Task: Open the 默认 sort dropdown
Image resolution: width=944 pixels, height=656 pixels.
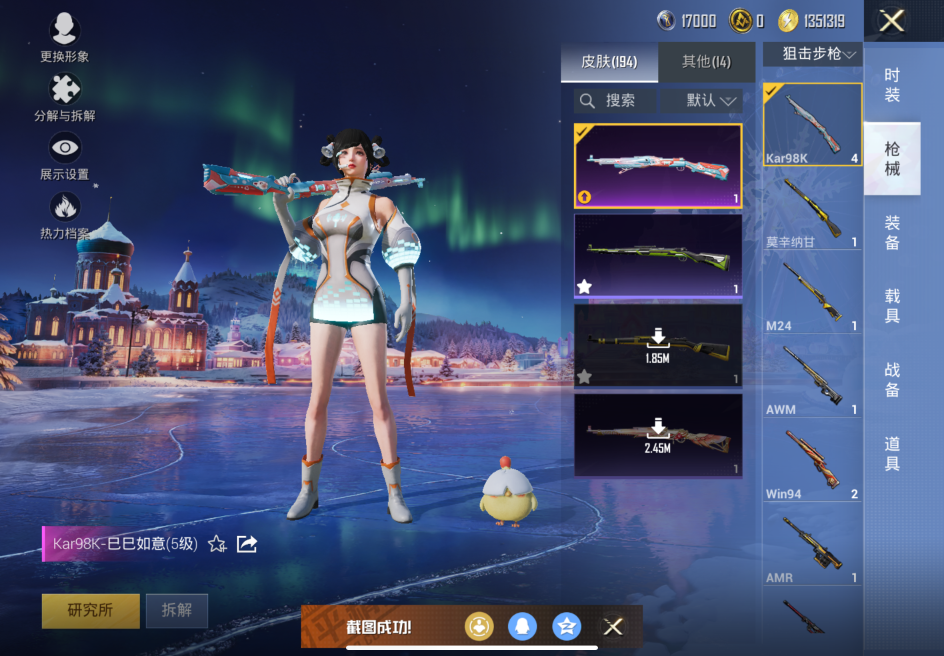Action: tap(711, 100)
